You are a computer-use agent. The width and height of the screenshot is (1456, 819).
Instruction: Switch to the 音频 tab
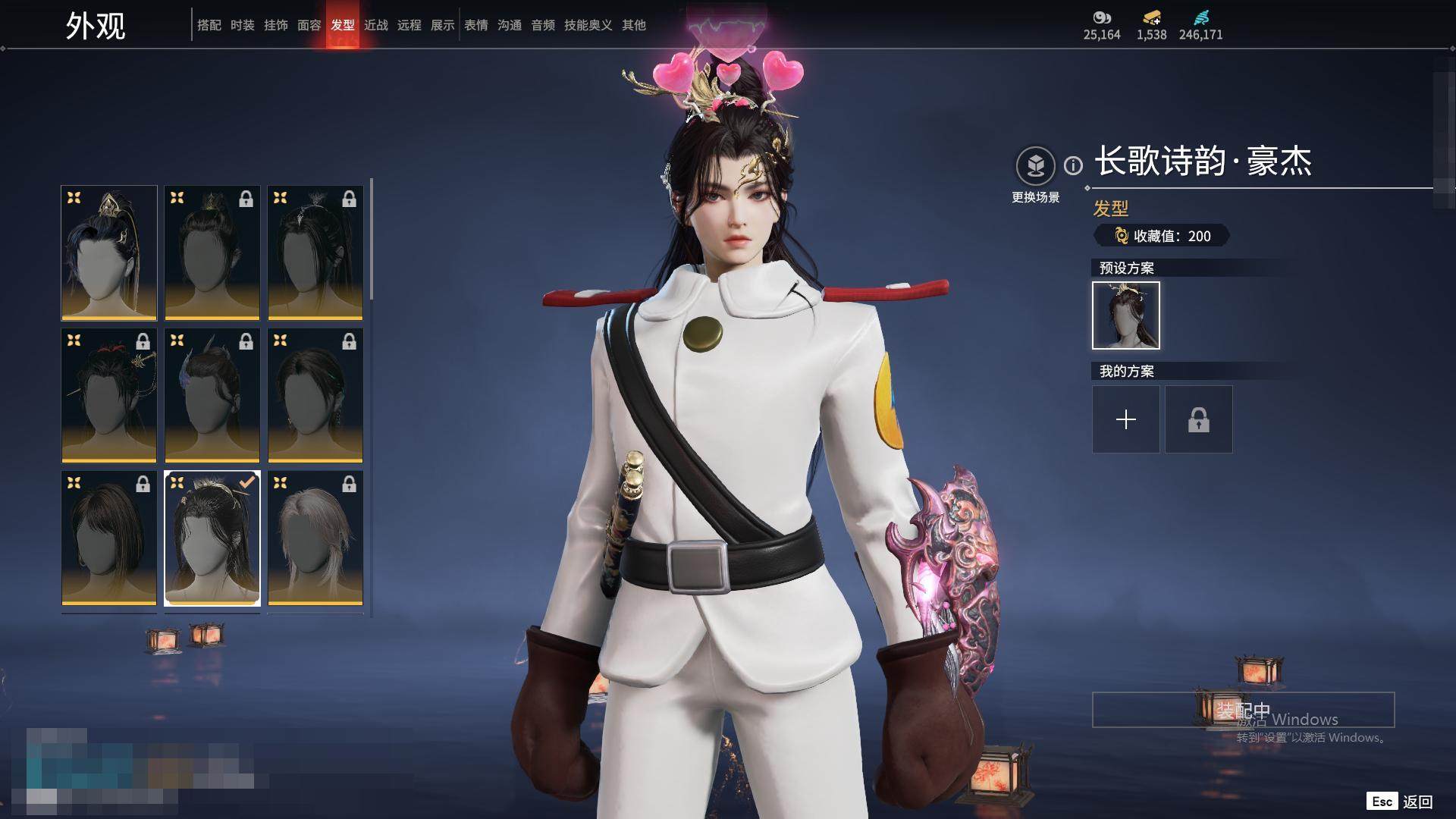[543, 25]
